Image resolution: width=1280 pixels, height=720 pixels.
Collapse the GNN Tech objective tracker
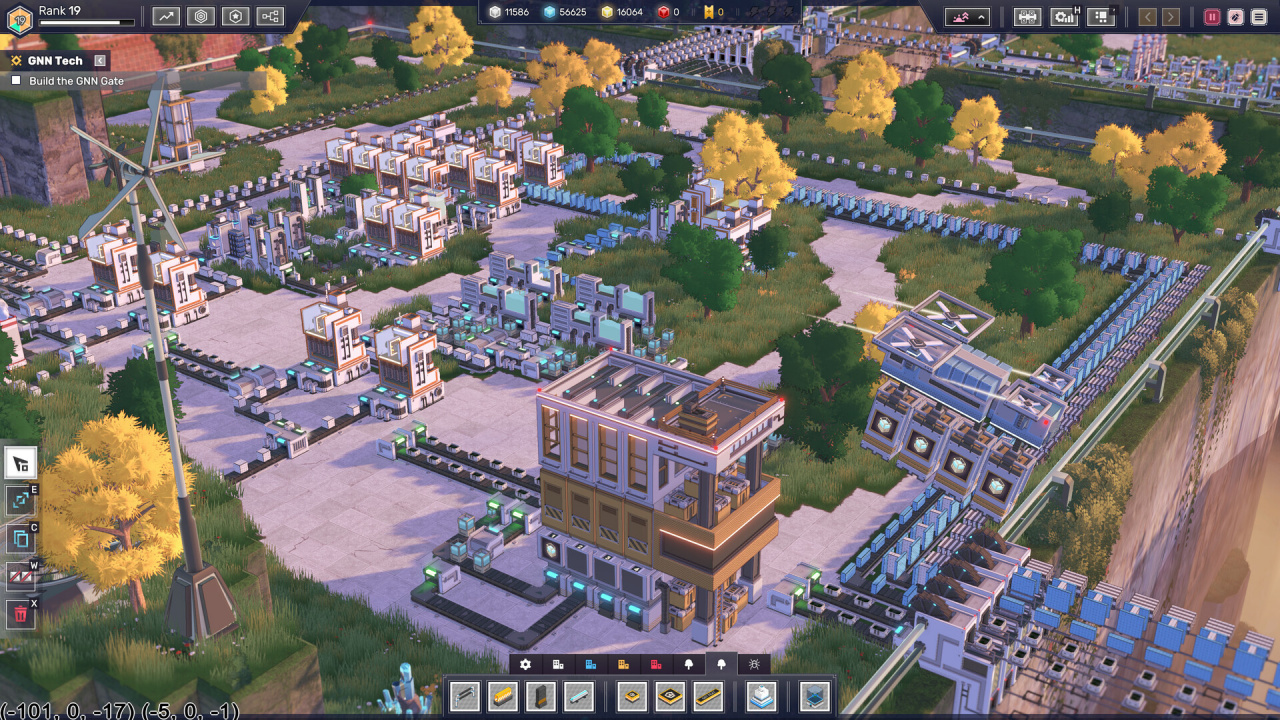pos(99,61)
